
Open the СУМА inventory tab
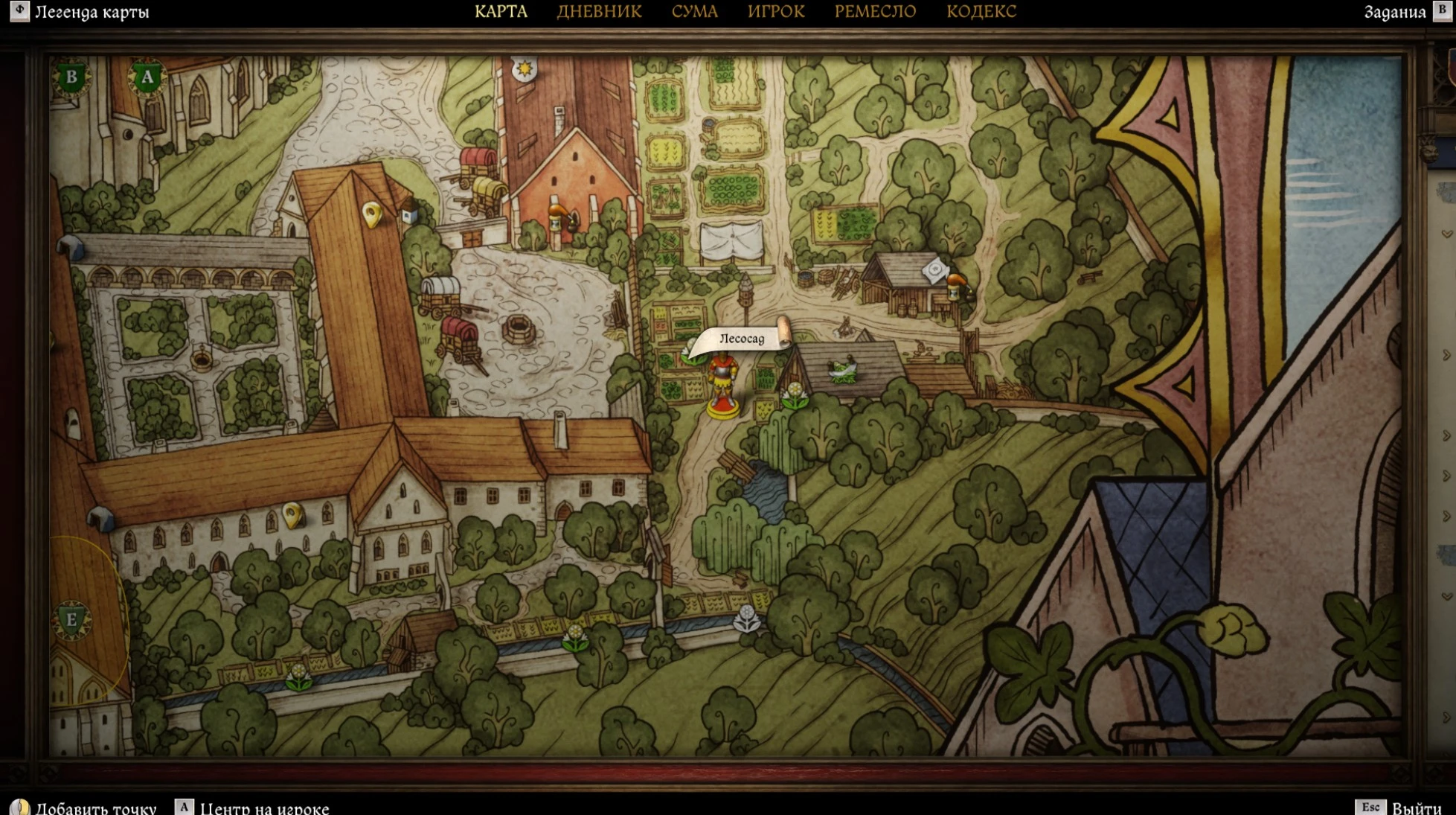(694, 12)
